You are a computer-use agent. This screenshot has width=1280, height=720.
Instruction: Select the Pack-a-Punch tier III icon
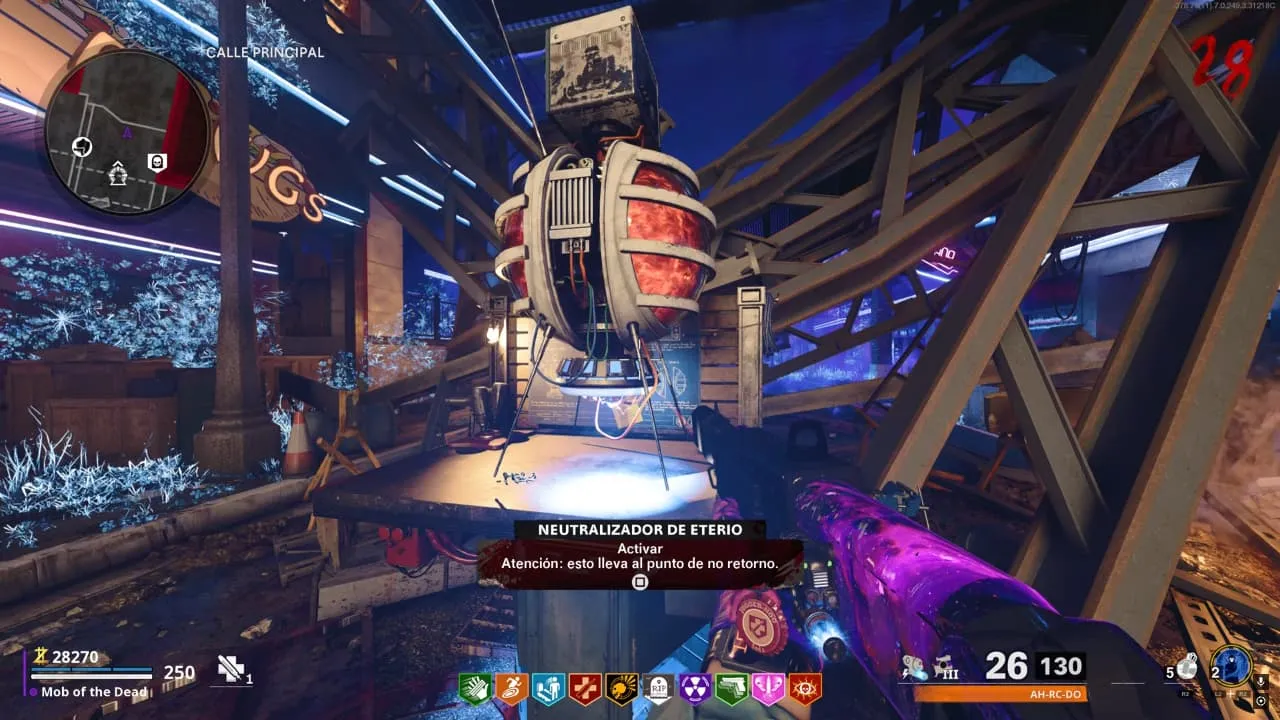pyautogui.click(x=946, y=666)
